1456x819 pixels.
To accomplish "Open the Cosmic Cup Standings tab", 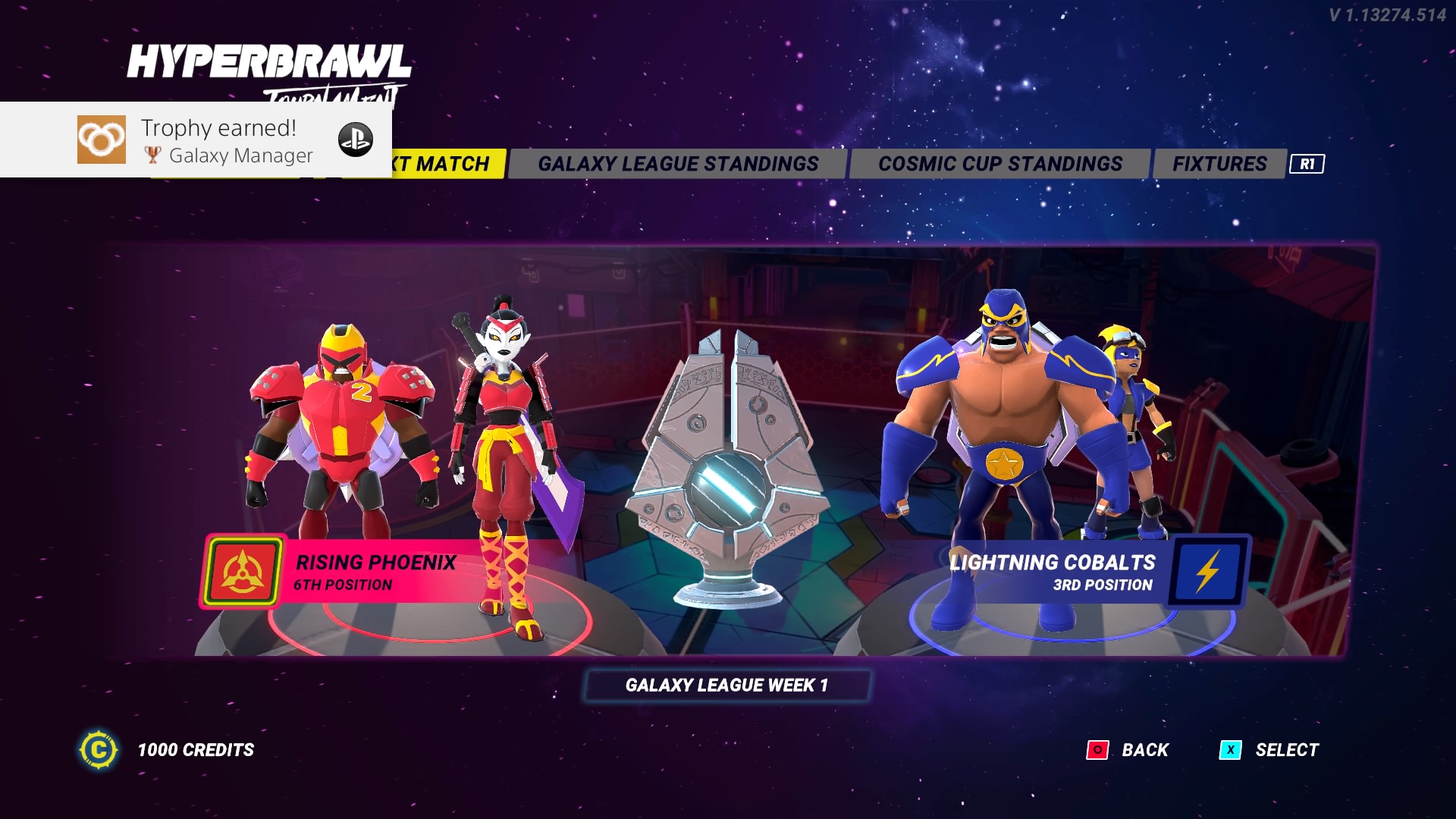I will 999,164.
